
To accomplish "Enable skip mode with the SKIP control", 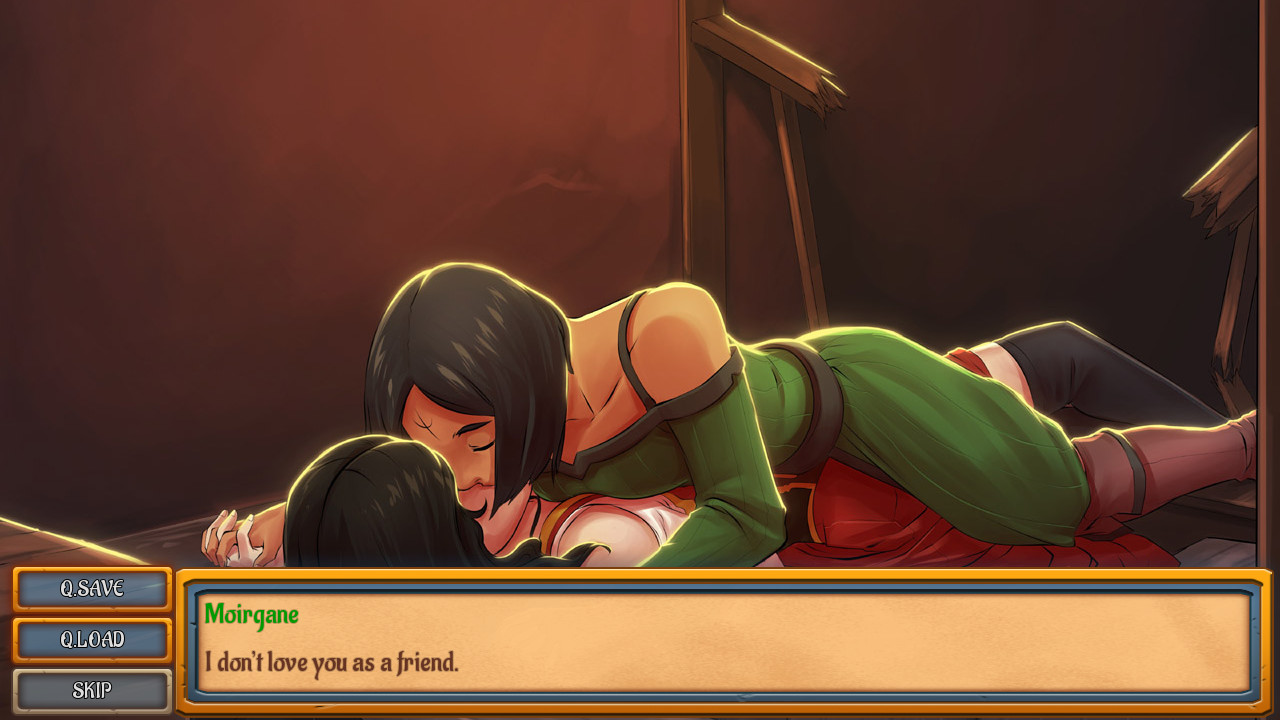I will point(91,690).
